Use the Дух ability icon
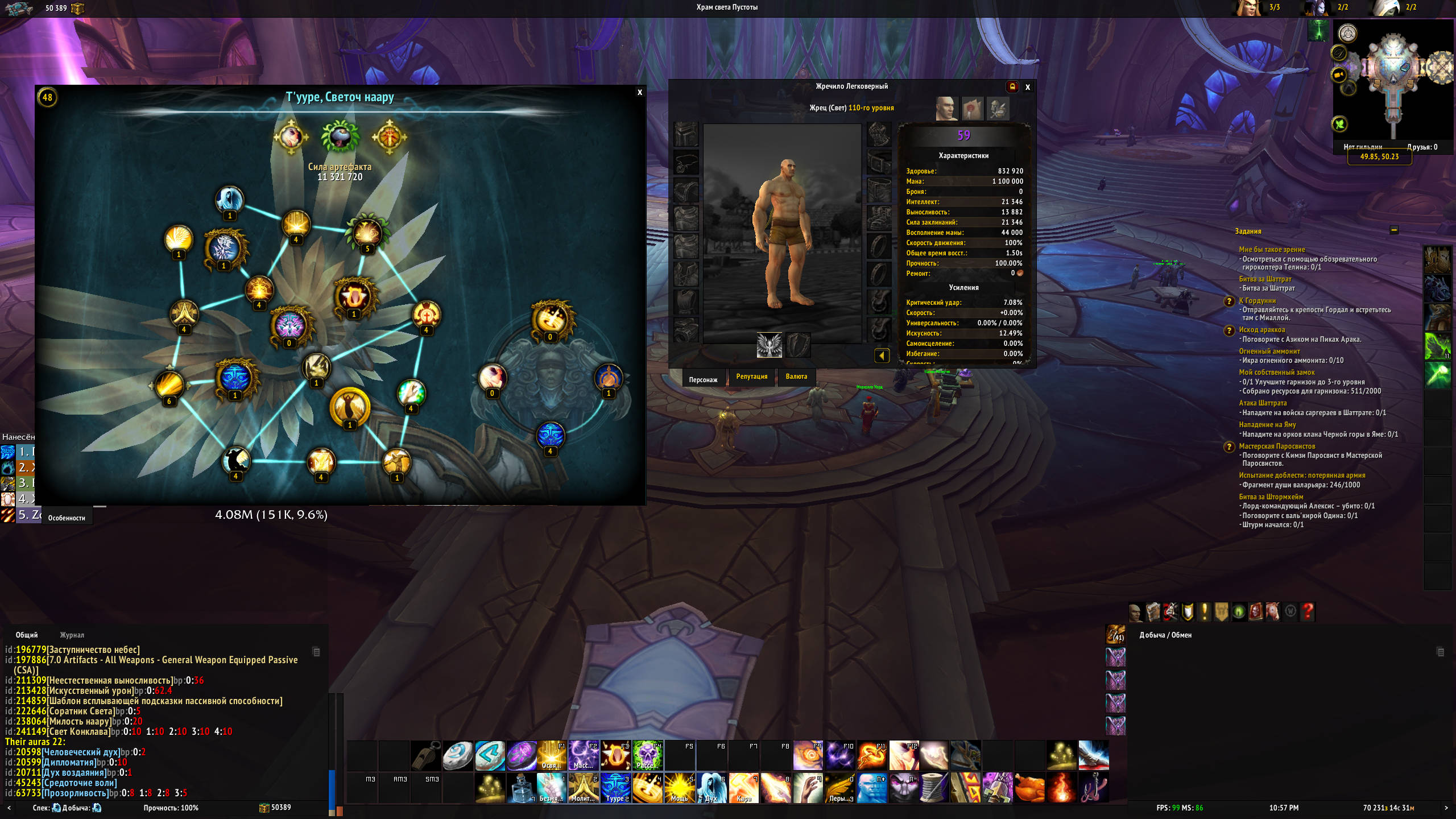1456x819 pixels. (x=711, y=788)
